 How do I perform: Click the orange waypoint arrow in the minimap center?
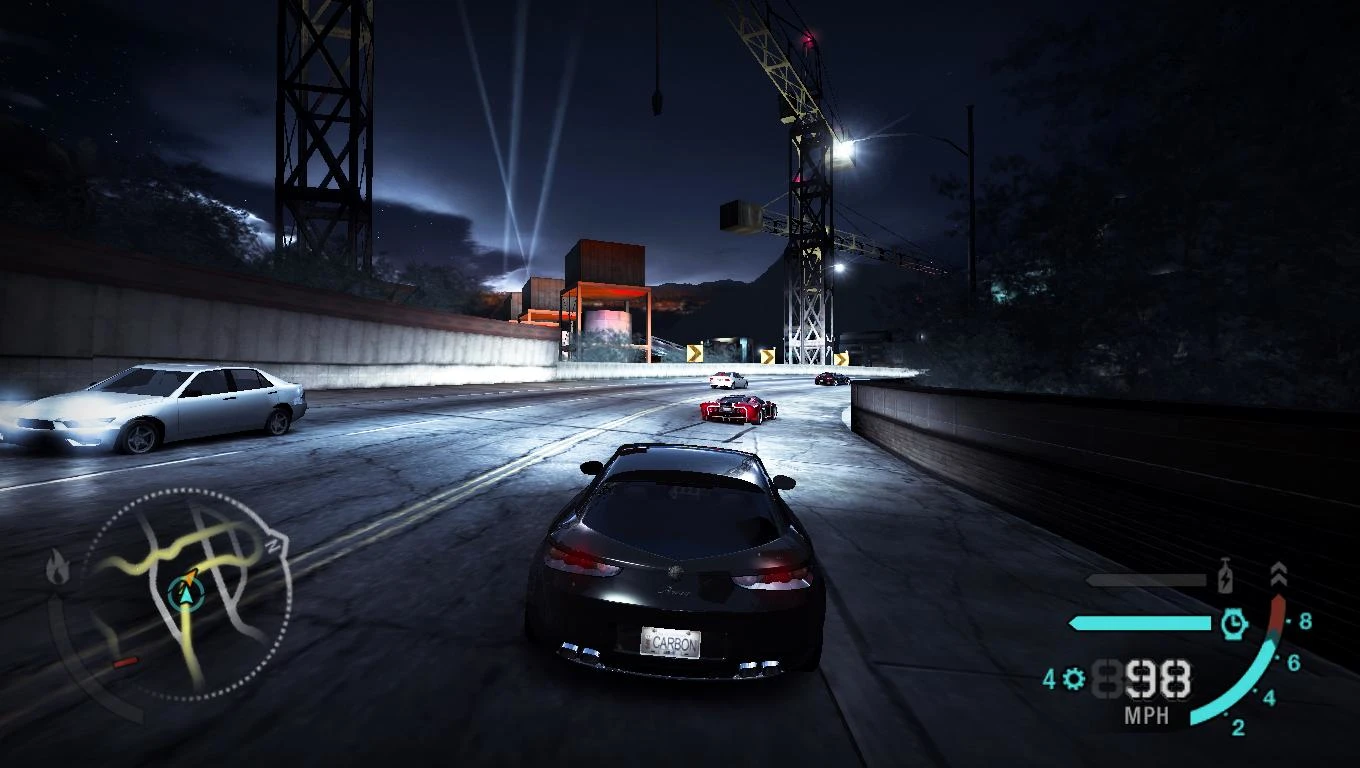tap(190, 576)
